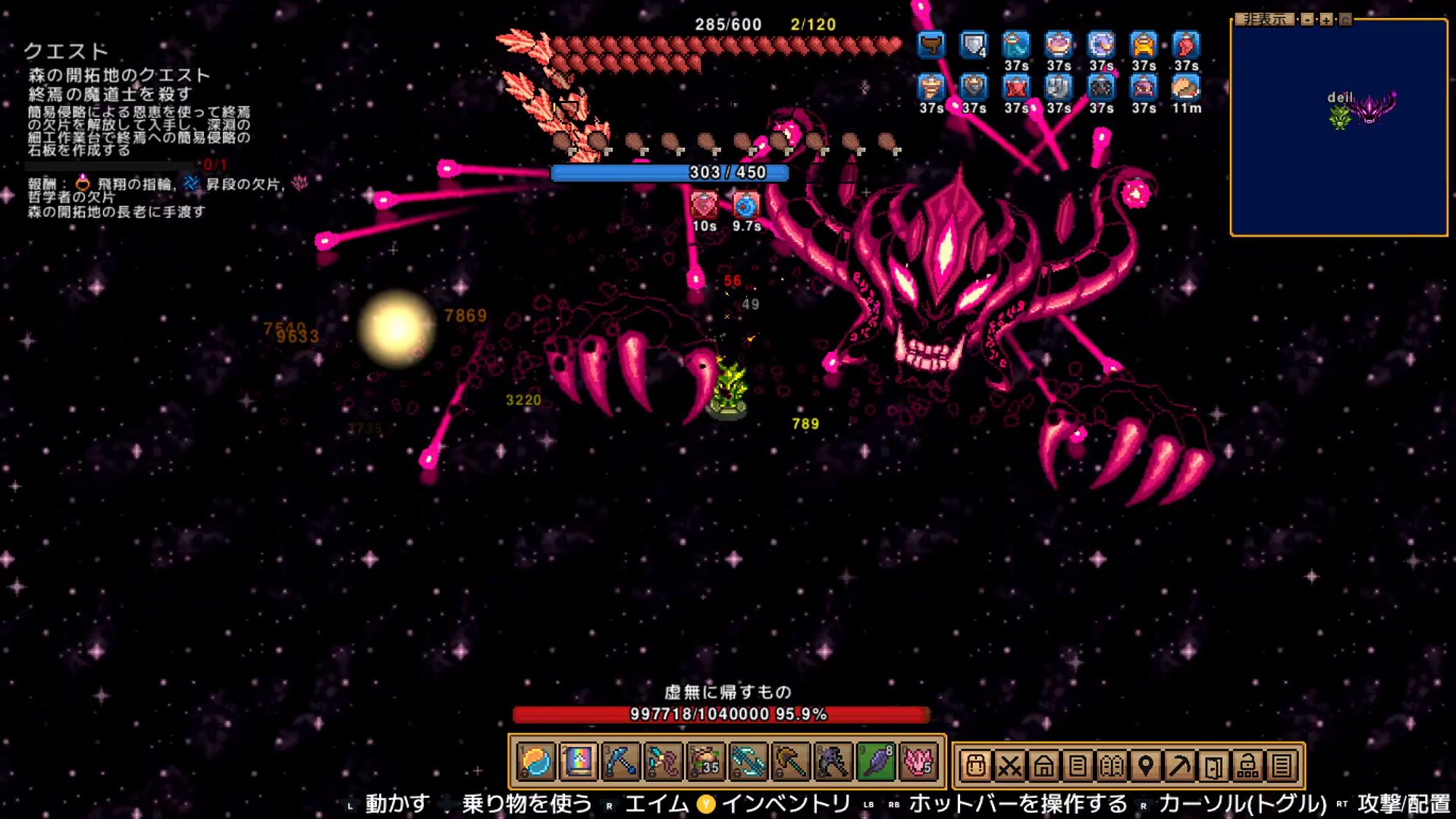This screenshot has width=1456, height=819.
Task: Choose the gold-headed pickaxe hotbar slot
Action: click(791, 762)
